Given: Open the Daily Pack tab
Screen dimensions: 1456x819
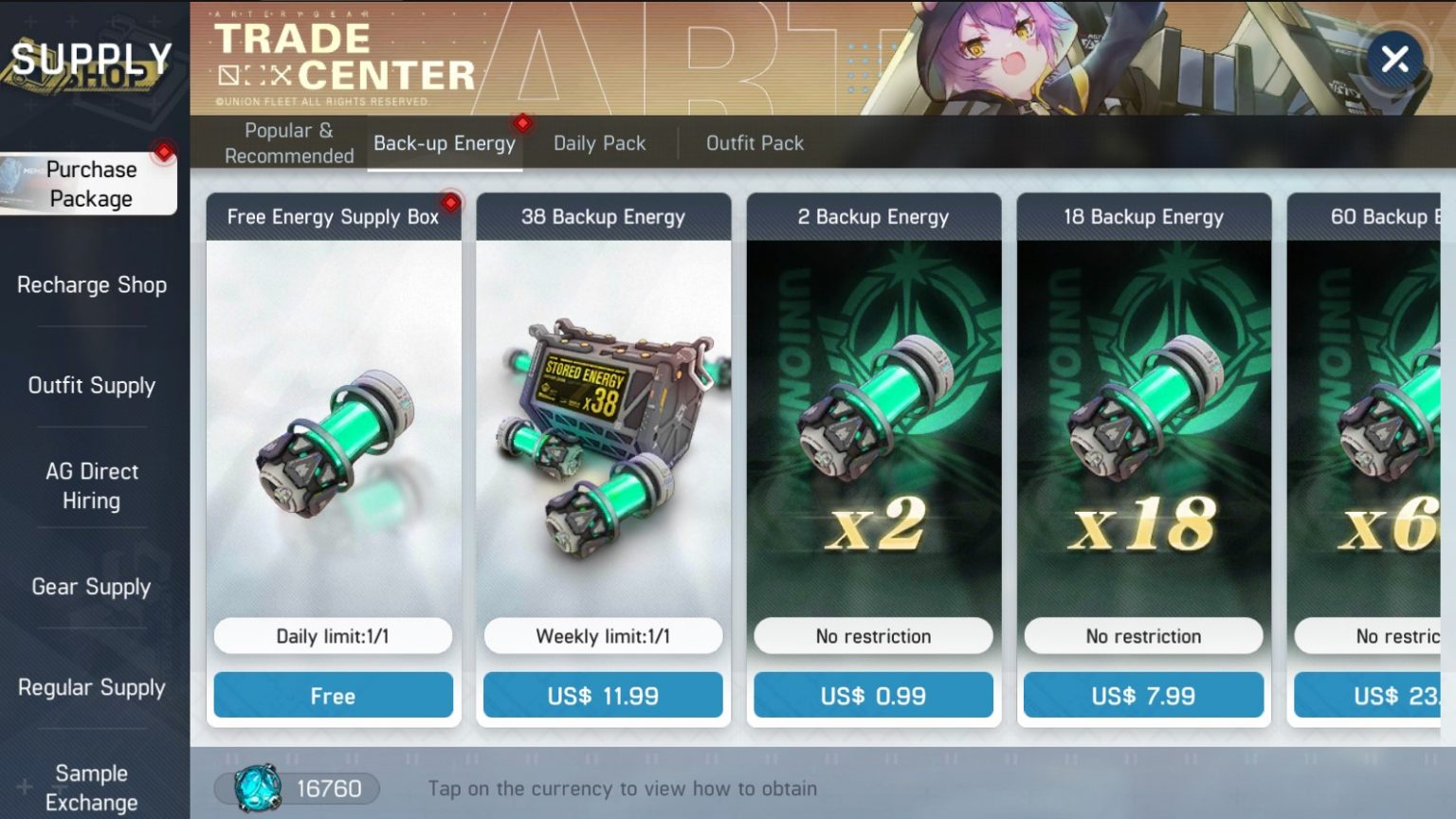Looking at the screenshot, I should tap(599, 142).
